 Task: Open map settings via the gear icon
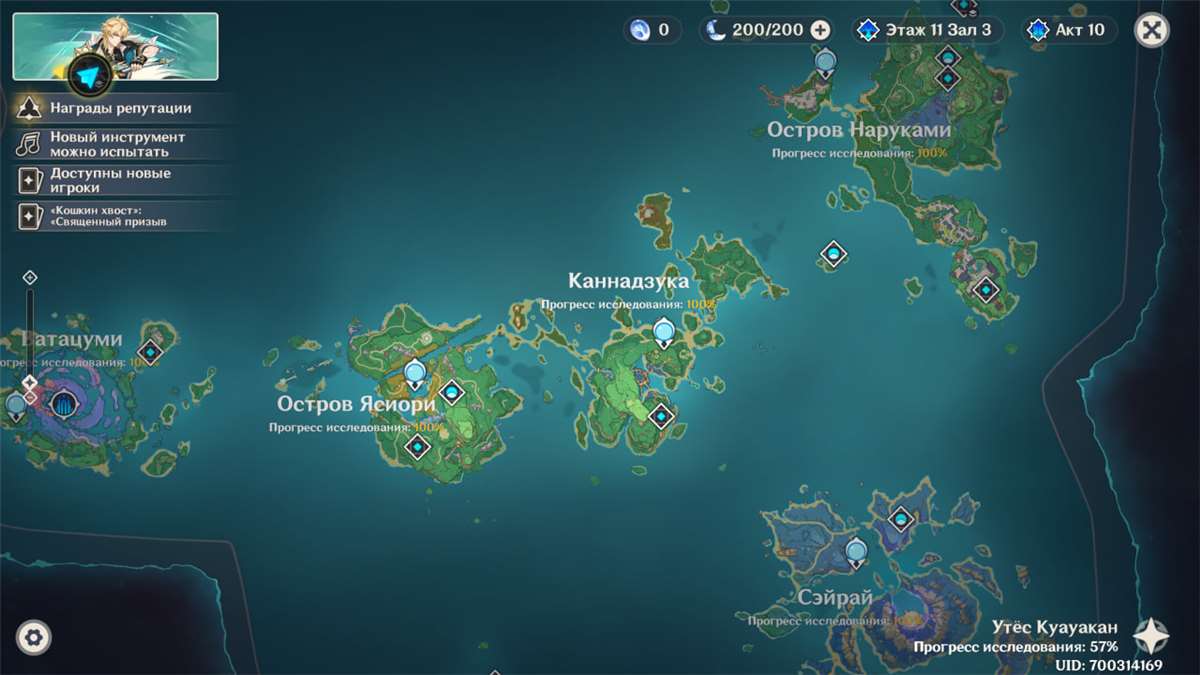click(x=34, y=637)
